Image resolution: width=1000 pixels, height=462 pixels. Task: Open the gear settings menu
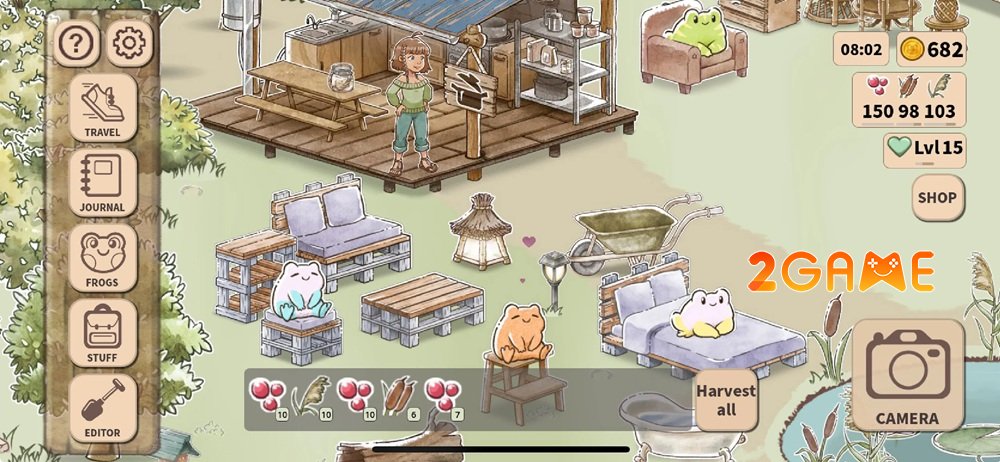129,44
